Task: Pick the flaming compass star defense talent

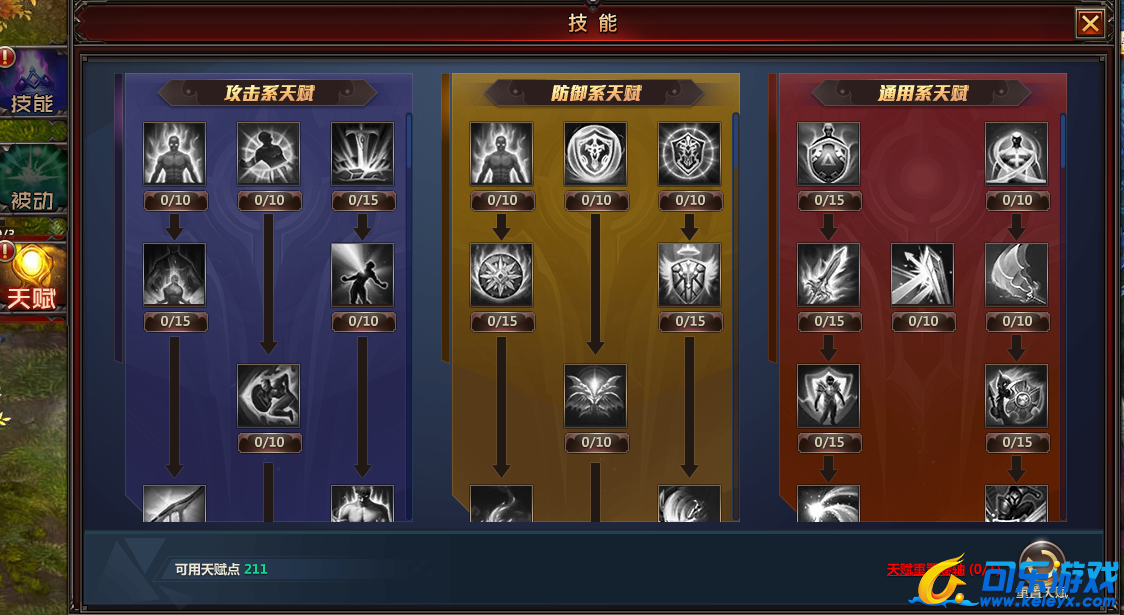Action: (x=501, y=274)
